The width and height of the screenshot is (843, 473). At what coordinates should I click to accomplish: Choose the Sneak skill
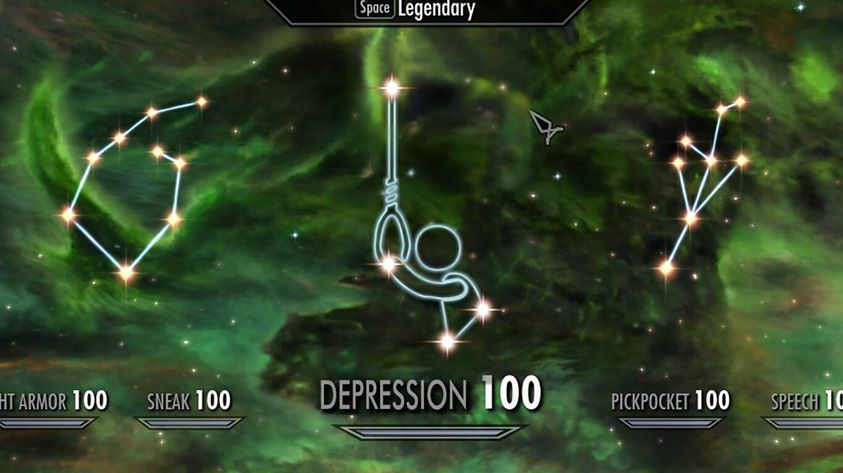[189, 402]
